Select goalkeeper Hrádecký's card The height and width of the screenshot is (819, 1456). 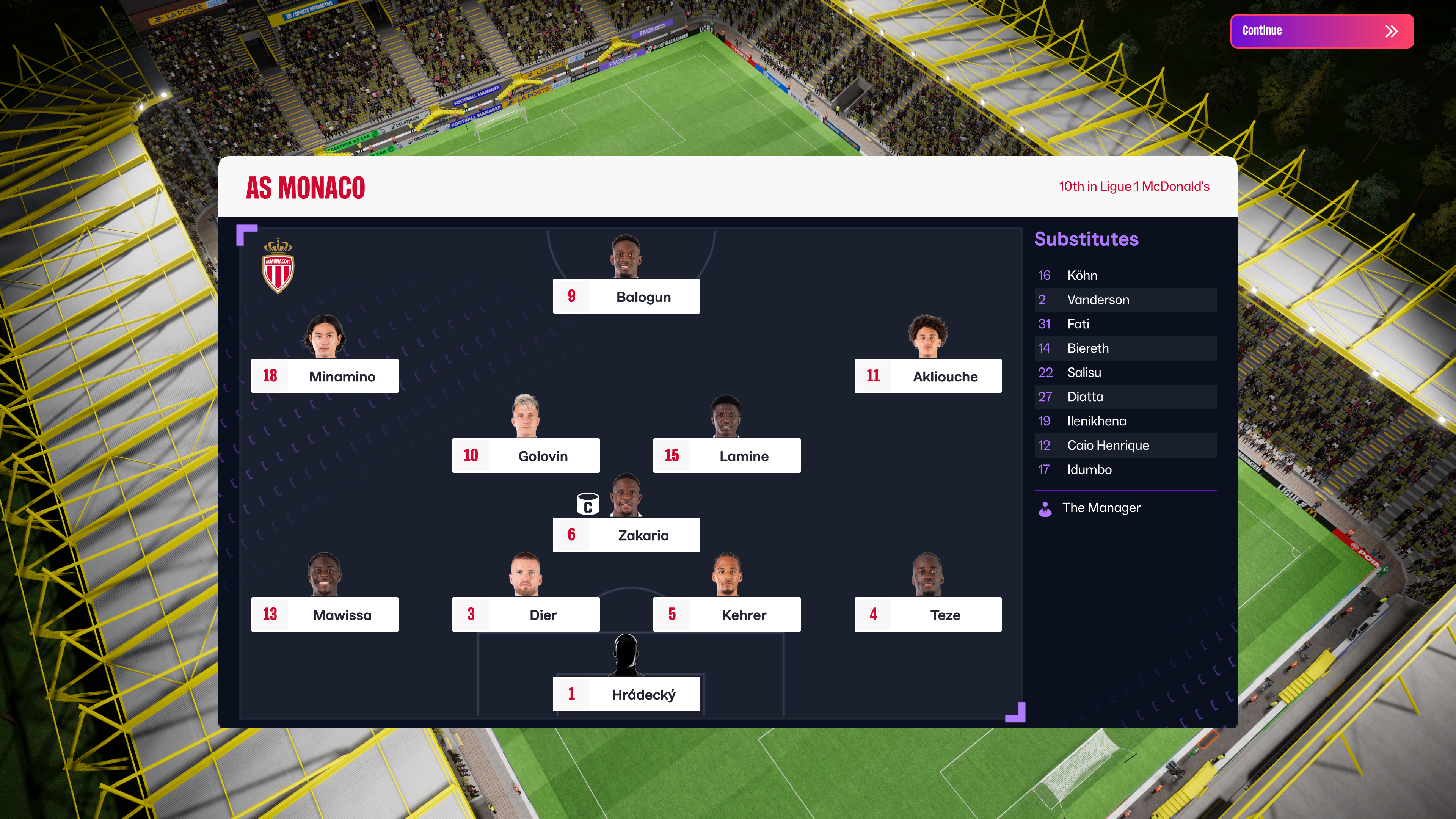point(626,695)
